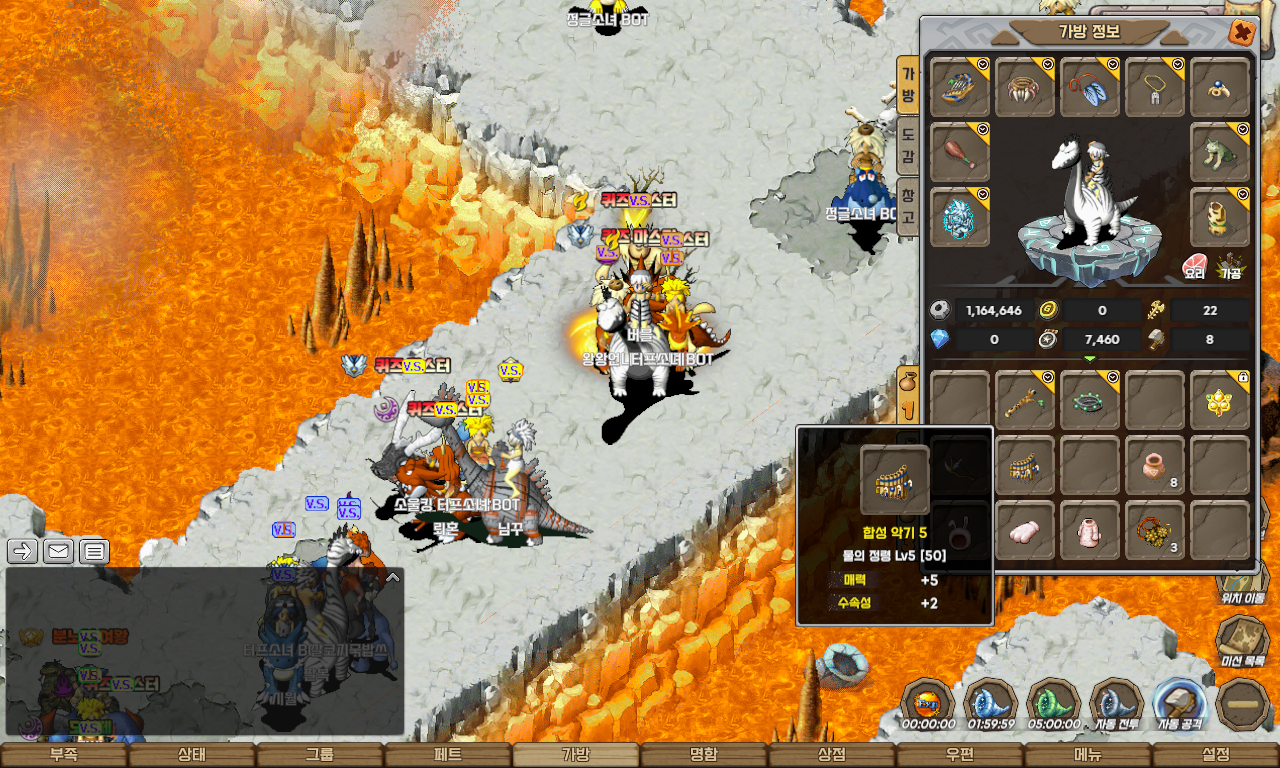This screenshot has width=1280, height=768.
Task: Select the wooden staff inventory item
Action: point(1025,400)
